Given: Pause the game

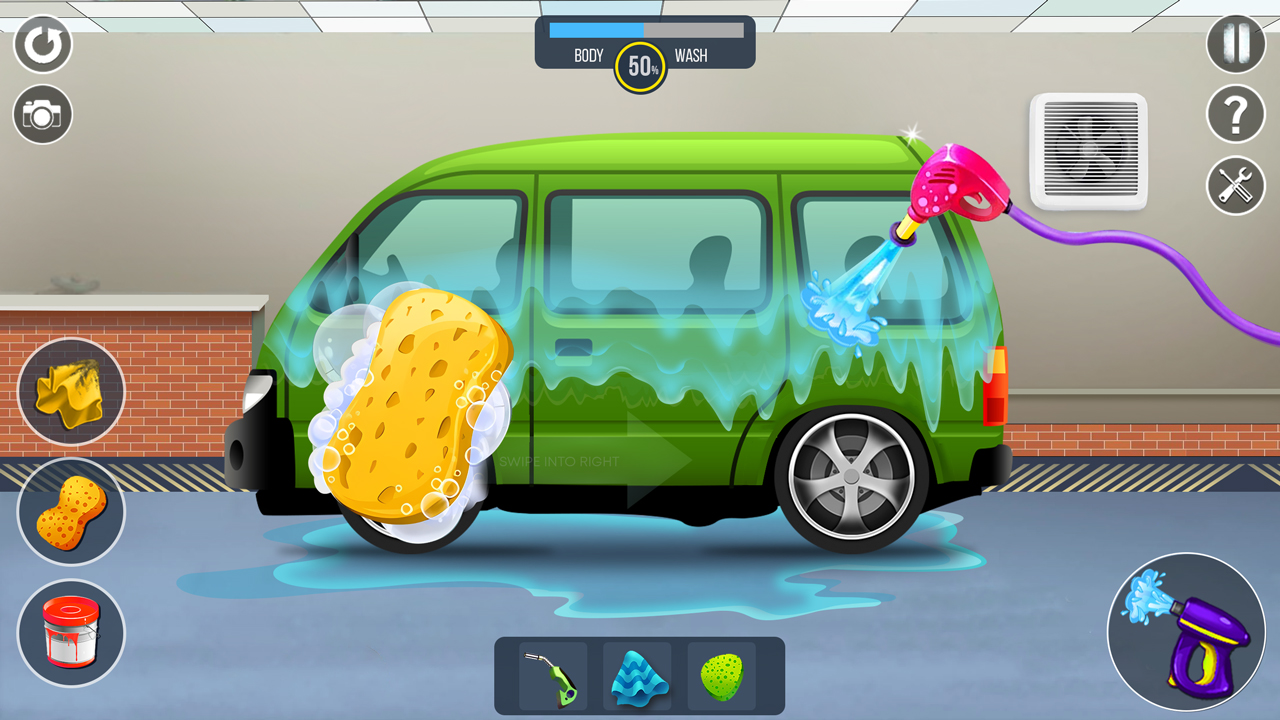Looking at the screenshot, I should pyautogui.click(x=1235, y=45).
